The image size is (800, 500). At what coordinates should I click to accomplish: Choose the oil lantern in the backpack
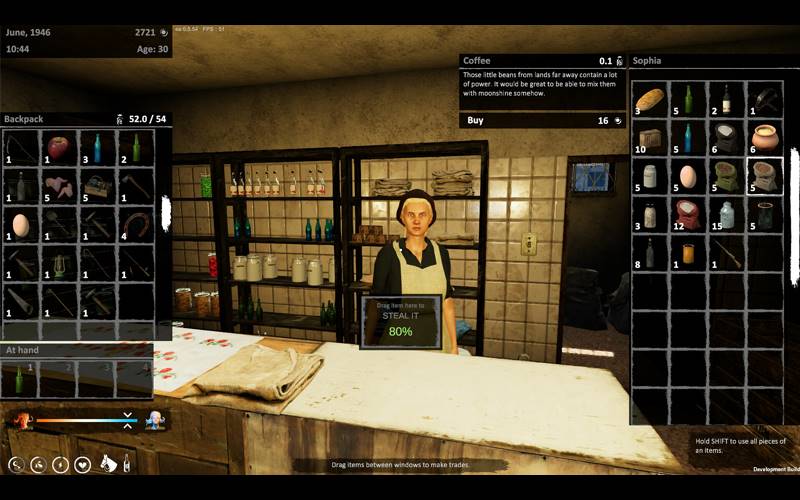59,263
